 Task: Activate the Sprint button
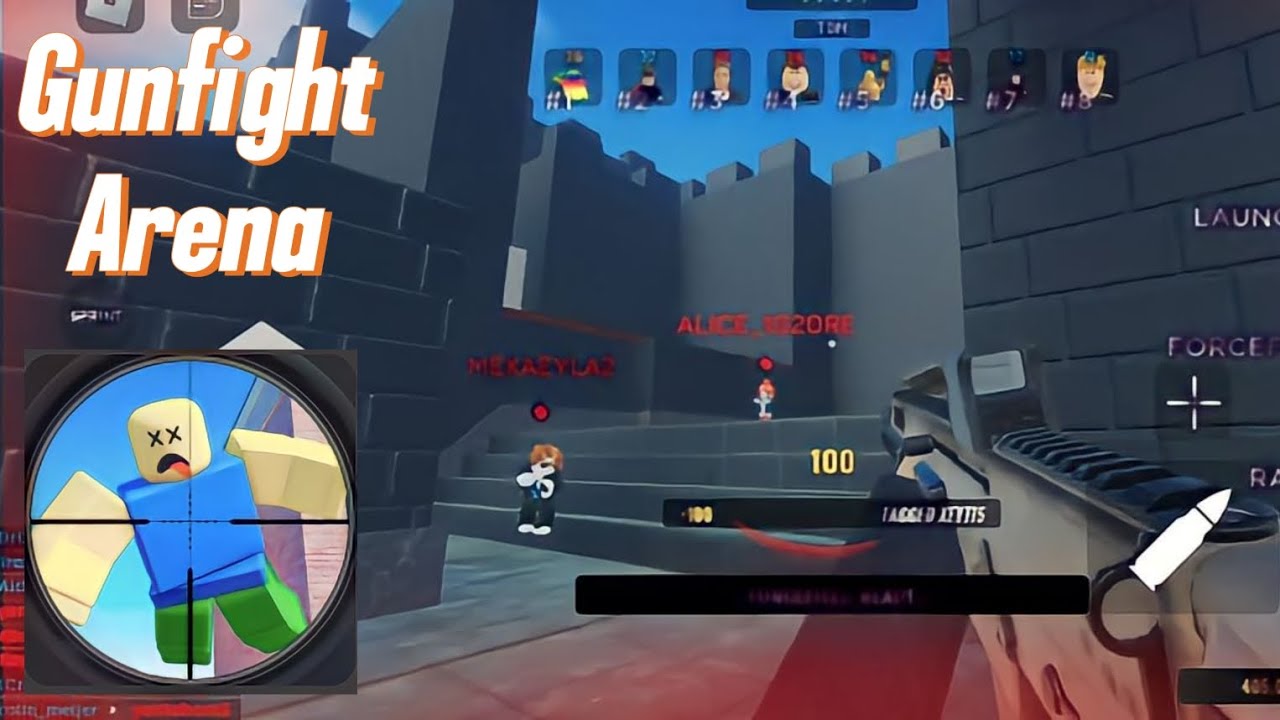96,317
